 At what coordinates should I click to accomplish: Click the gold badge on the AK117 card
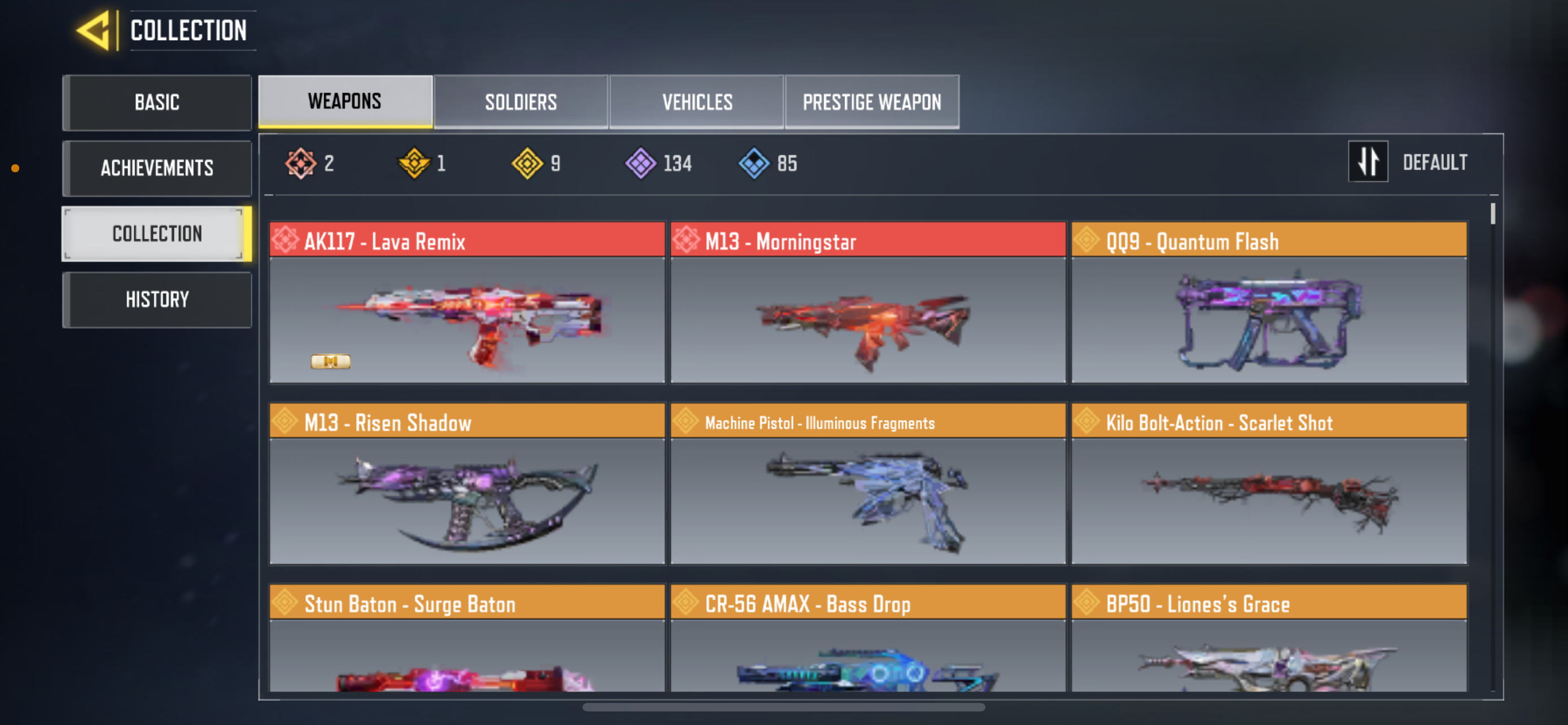click(x=331, y=361)
